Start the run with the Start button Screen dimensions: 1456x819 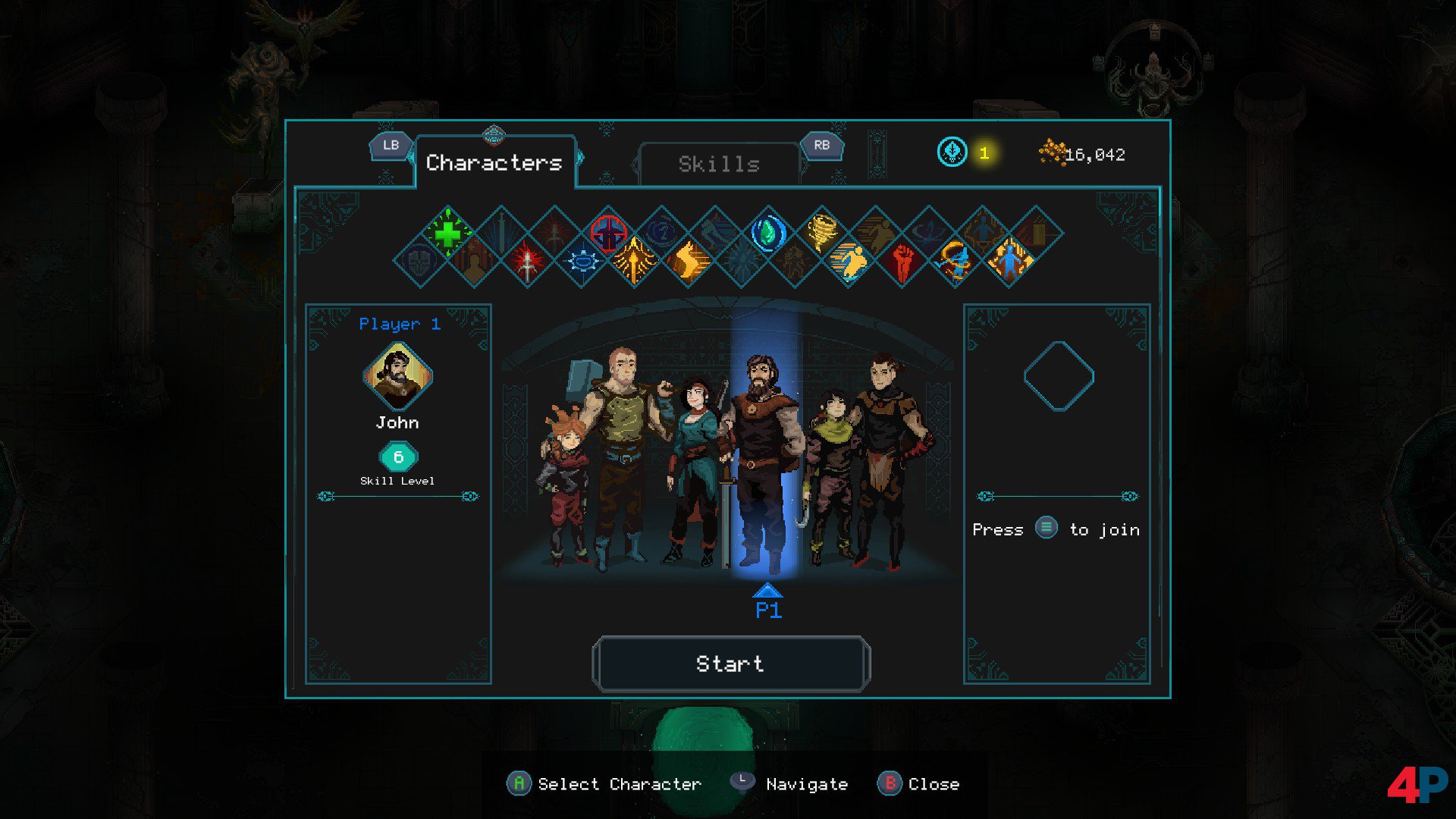pos(730,664)
